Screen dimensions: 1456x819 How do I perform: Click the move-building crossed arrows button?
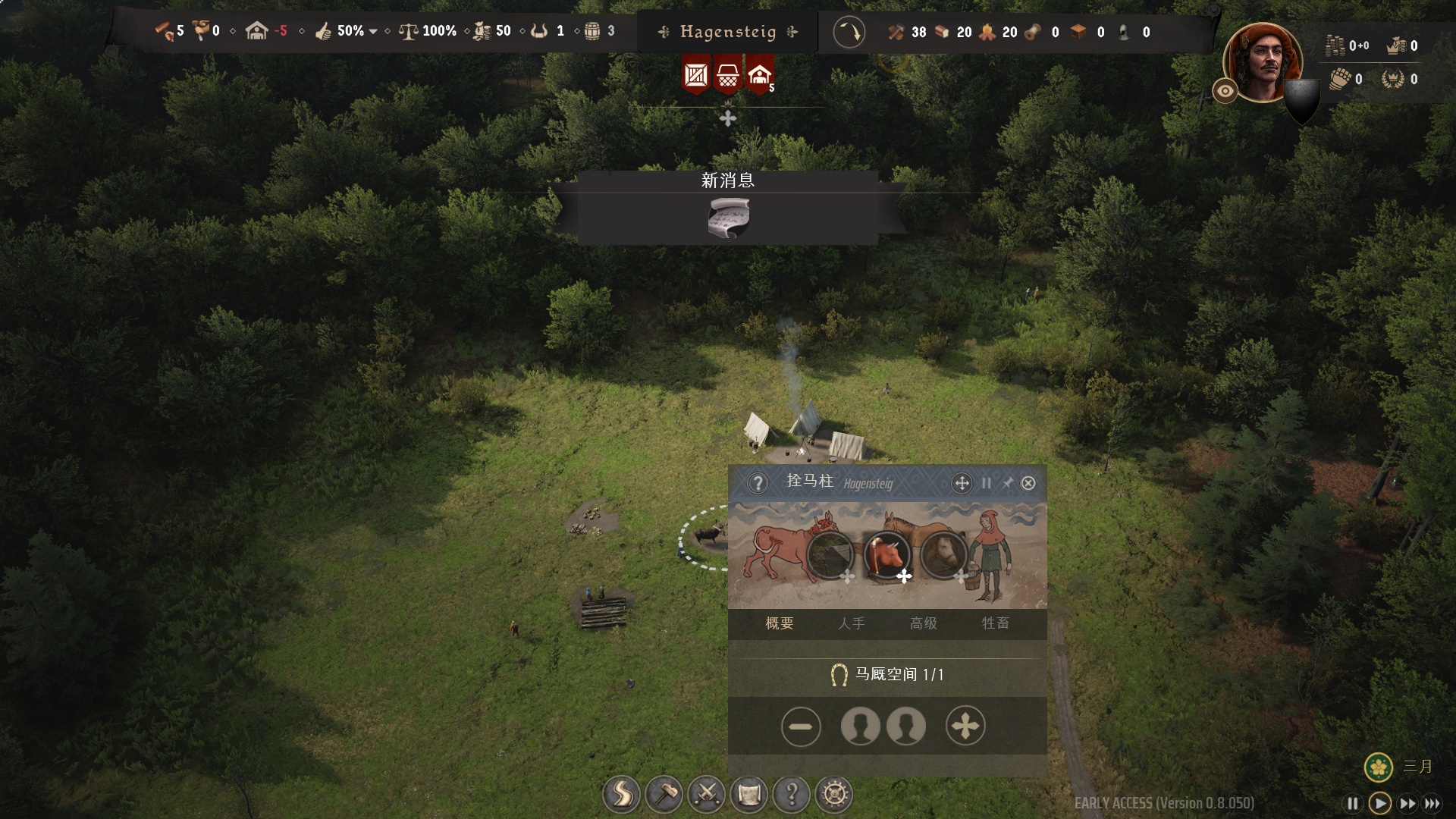962,483
